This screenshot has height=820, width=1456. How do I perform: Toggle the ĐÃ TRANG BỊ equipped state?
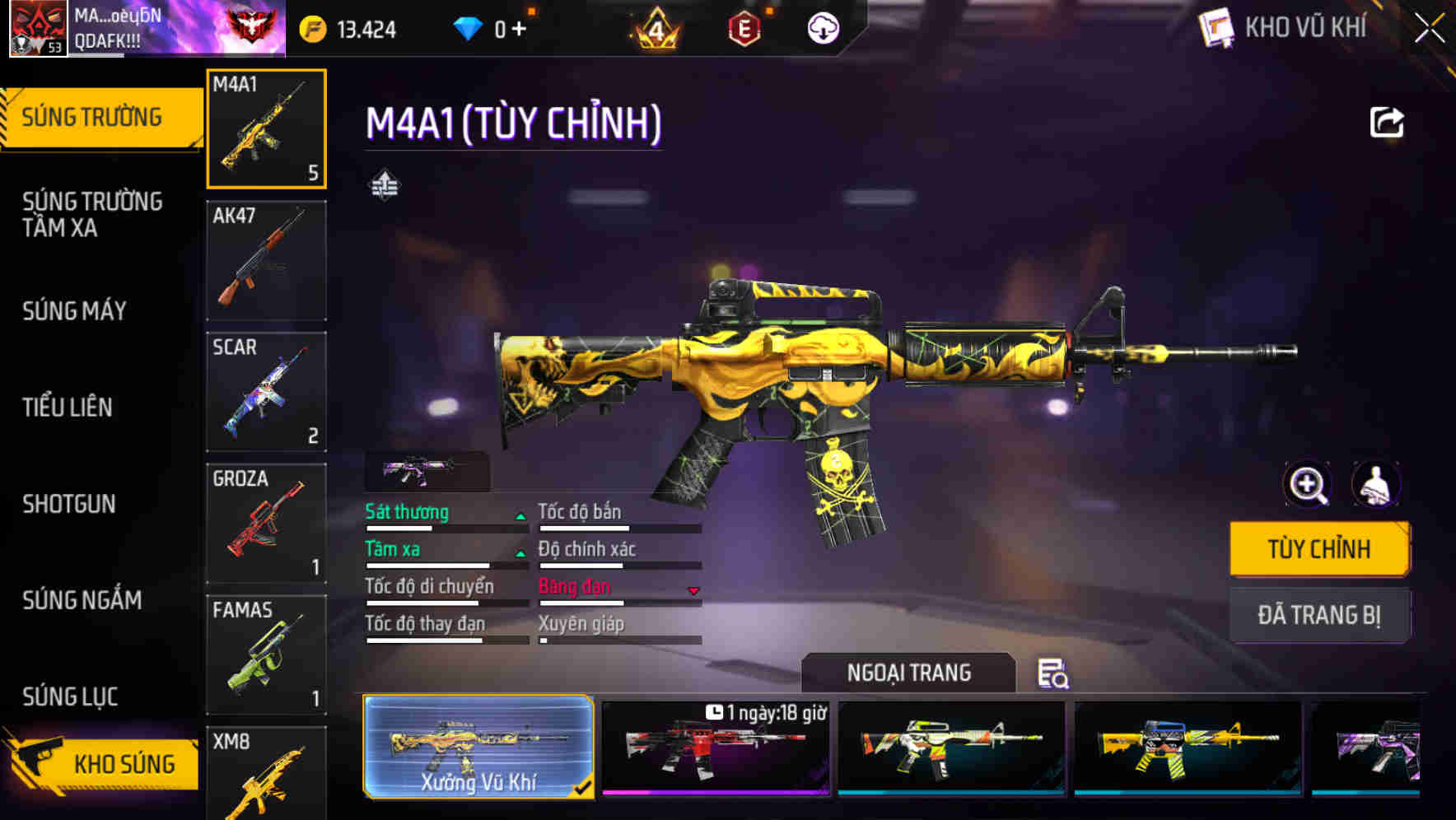point(1319,615)
